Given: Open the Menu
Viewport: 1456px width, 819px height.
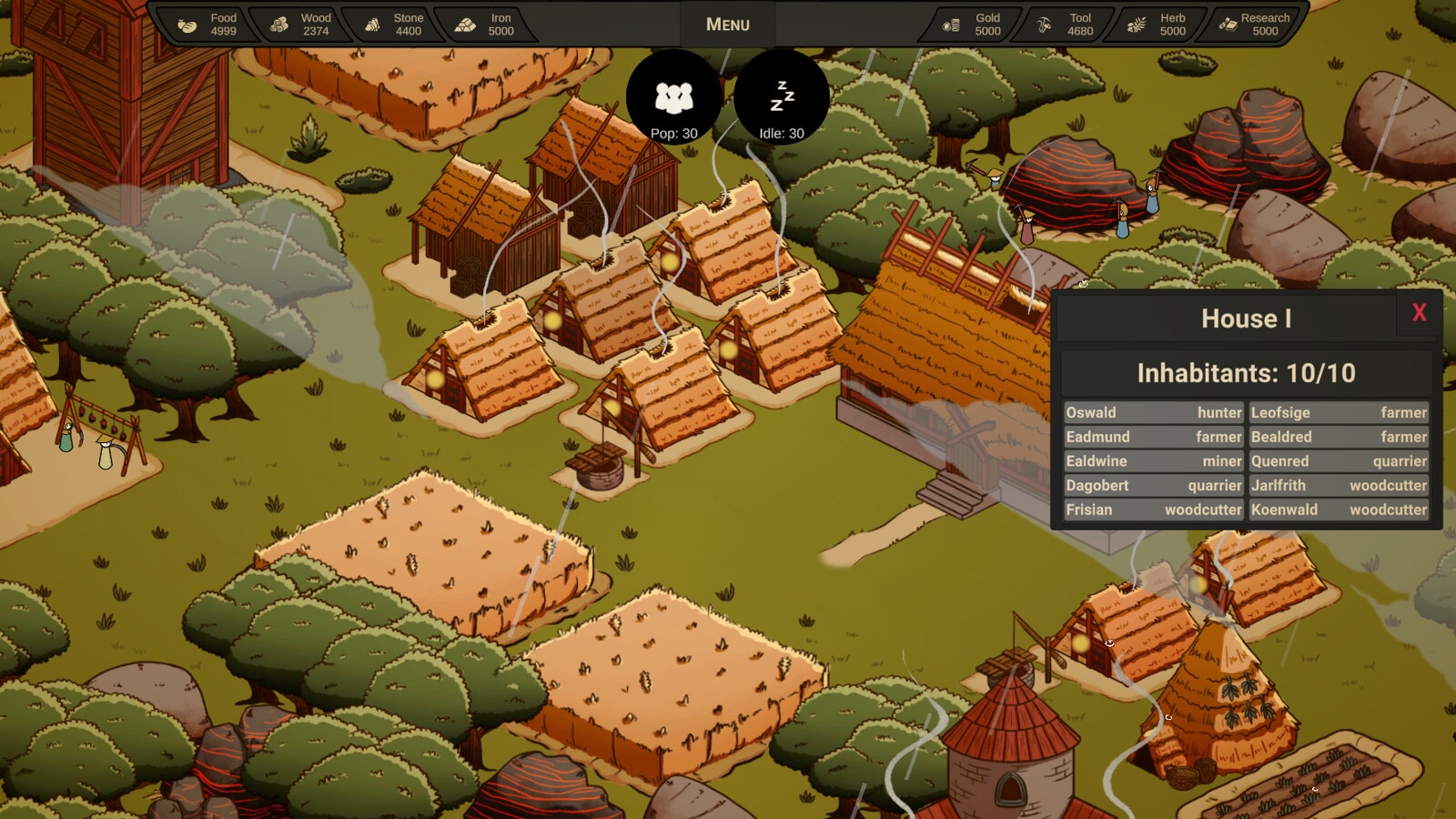Looking at the screenshot, I should [726, 24].
